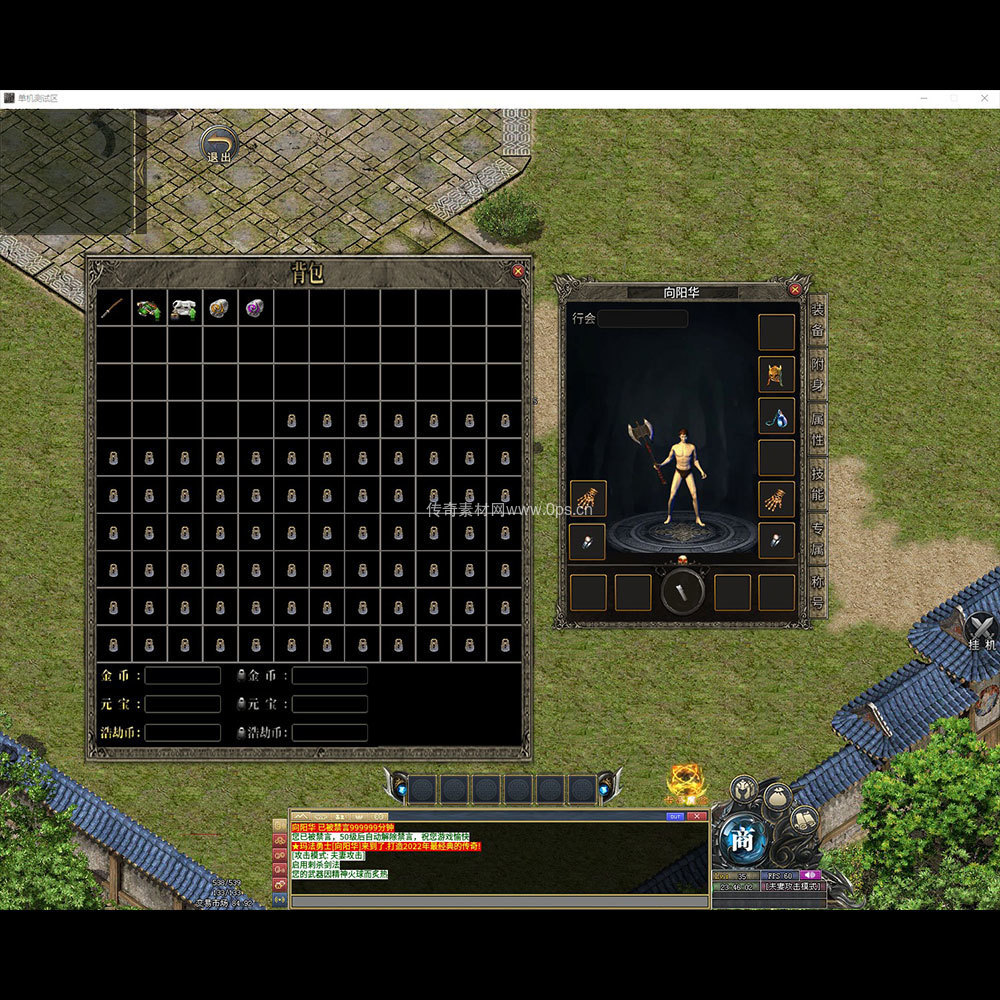Close the 背包 backpack window
Viewport: 1000px width, 1000px height.
(x=518, y=271)
